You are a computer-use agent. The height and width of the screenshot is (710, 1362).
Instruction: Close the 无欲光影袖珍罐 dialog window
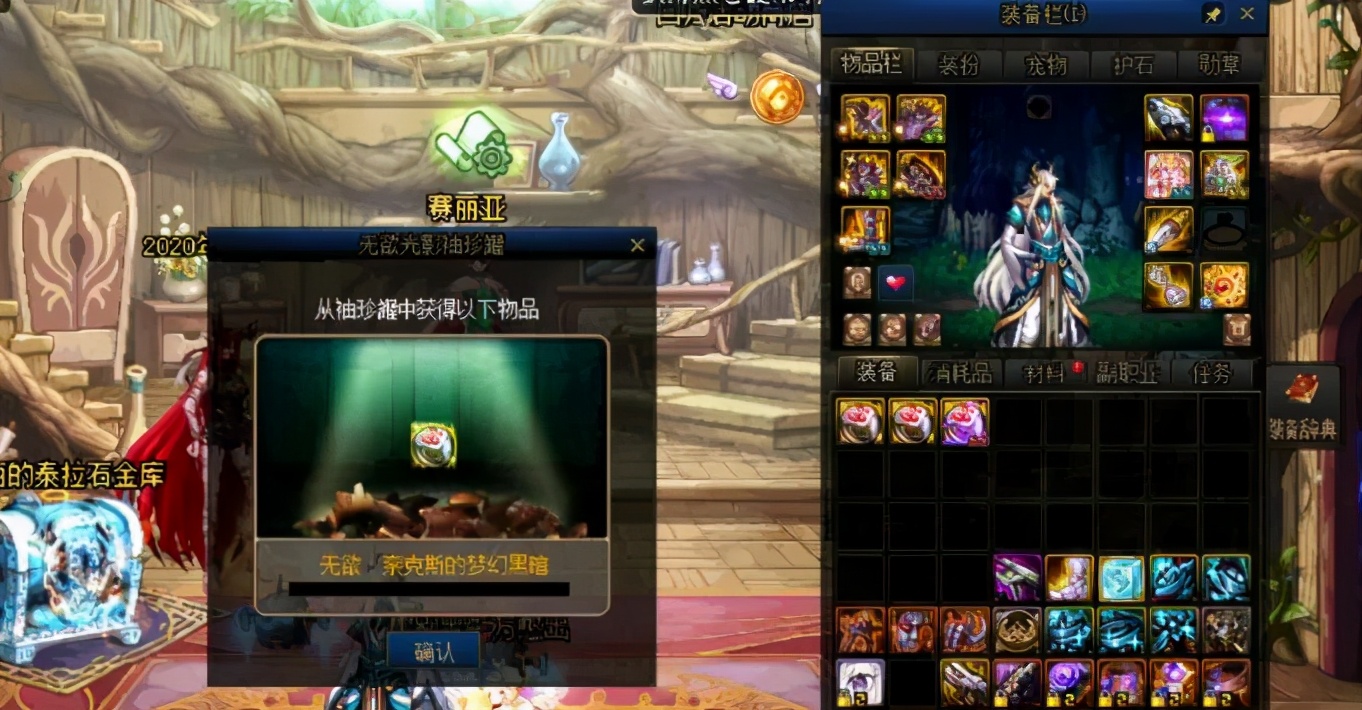[637, 245]
